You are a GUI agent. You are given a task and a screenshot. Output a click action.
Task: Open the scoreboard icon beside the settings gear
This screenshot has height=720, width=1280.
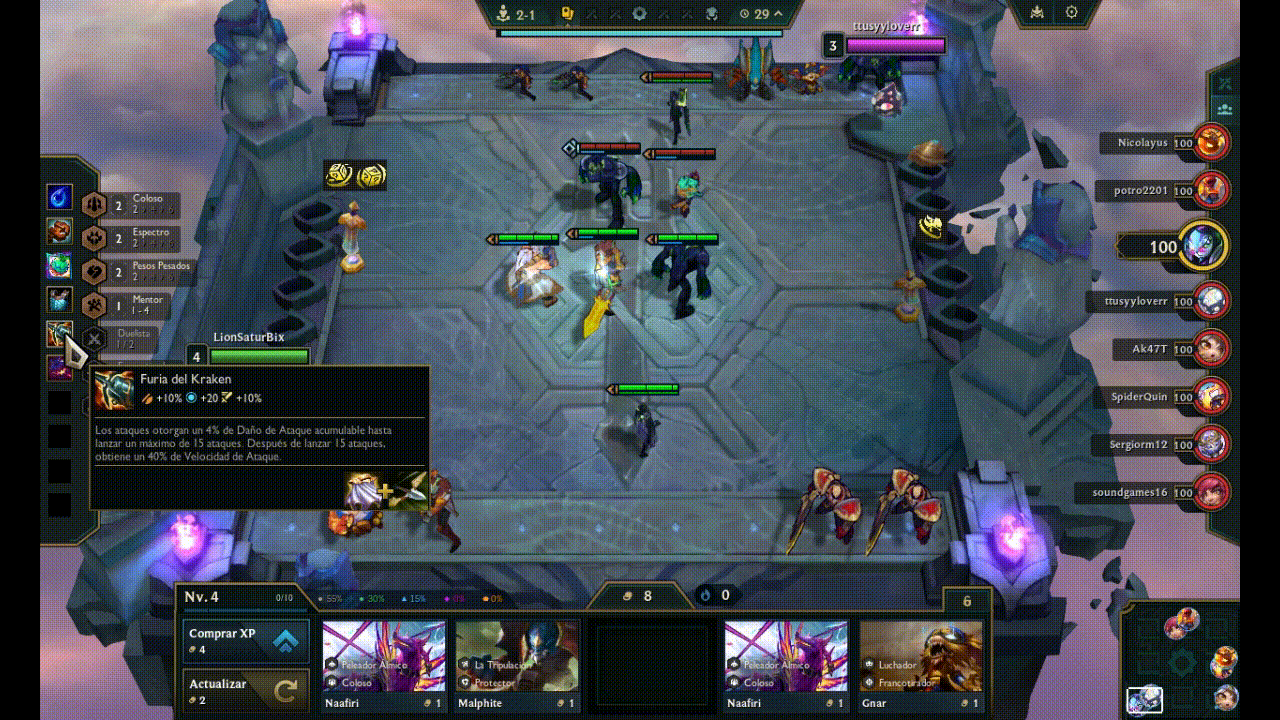tap(1036, 13)
